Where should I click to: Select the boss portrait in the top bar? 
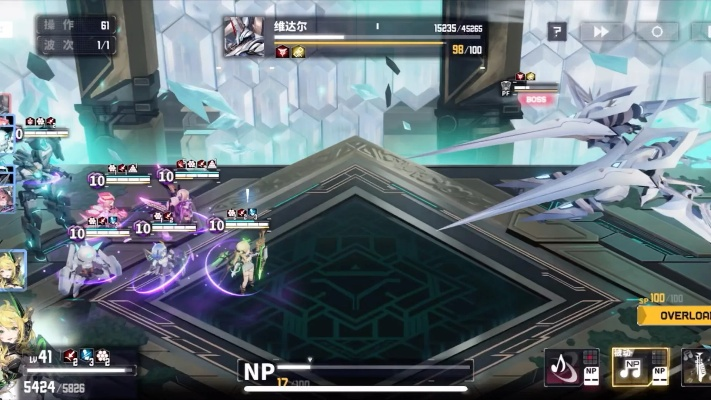pyautogui.click(x=244, y=37)
